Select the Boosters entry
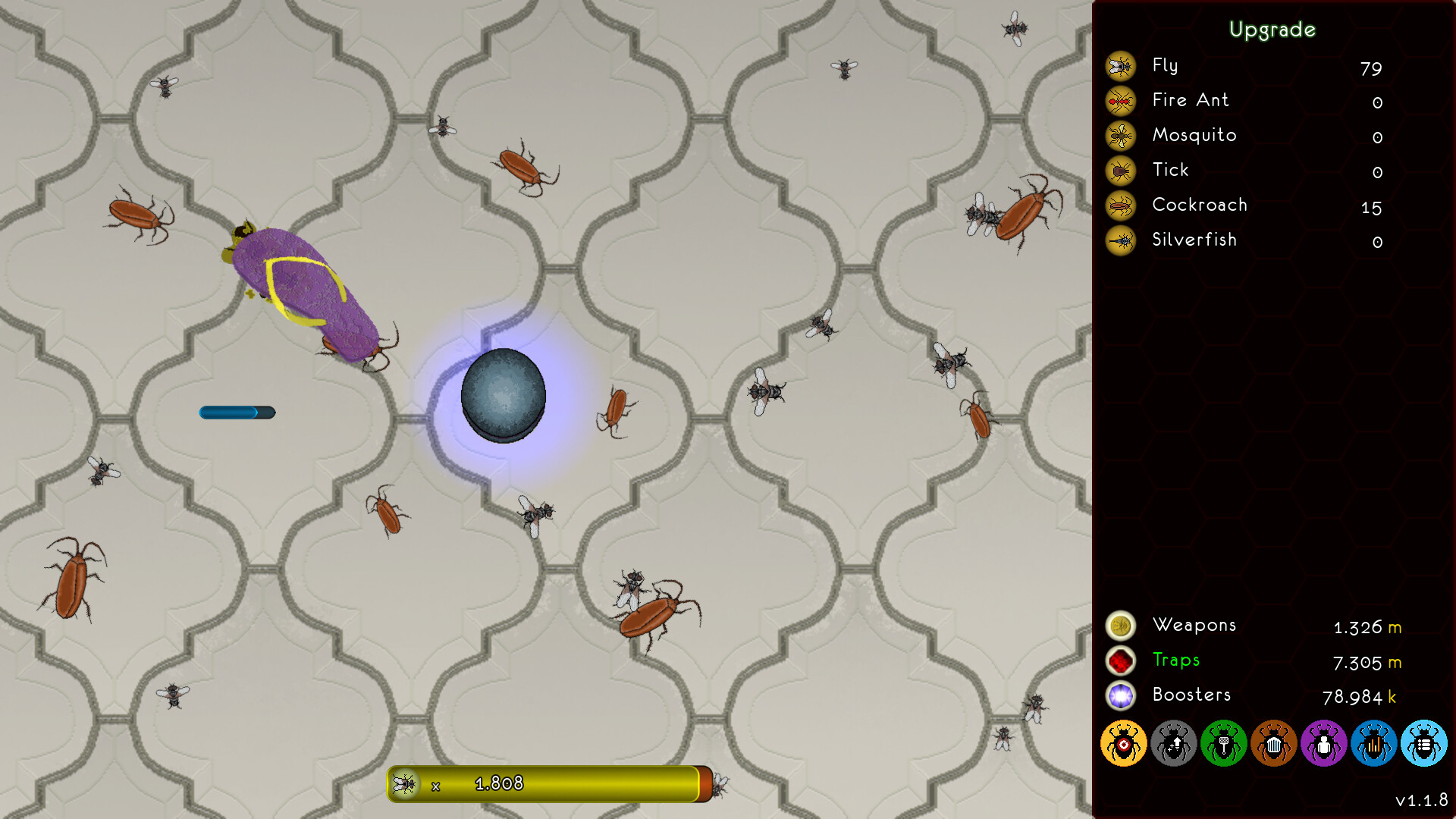1456x819 pixels. click(1191, 695)
